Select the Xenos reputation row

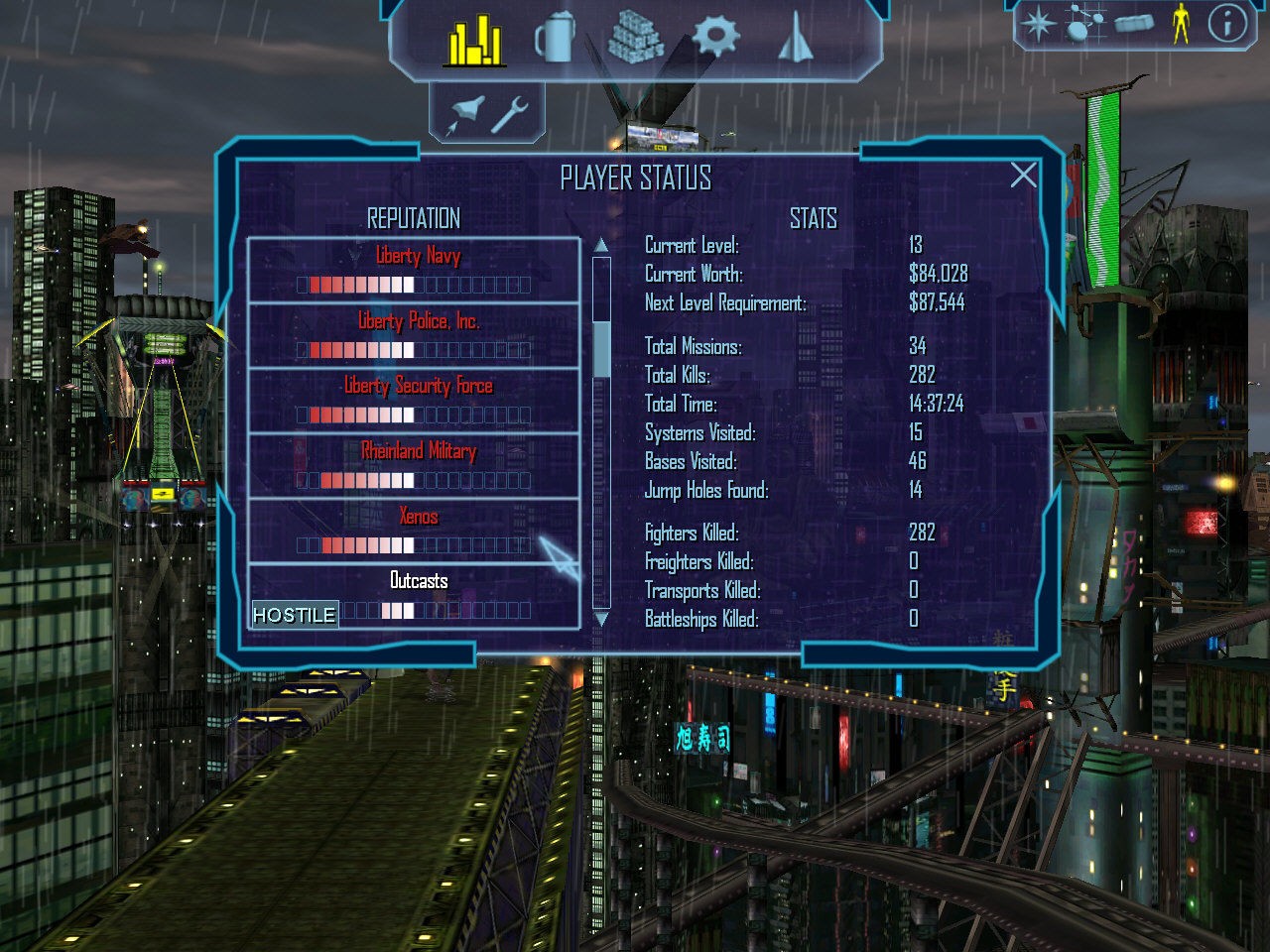(x=413, y=531)
